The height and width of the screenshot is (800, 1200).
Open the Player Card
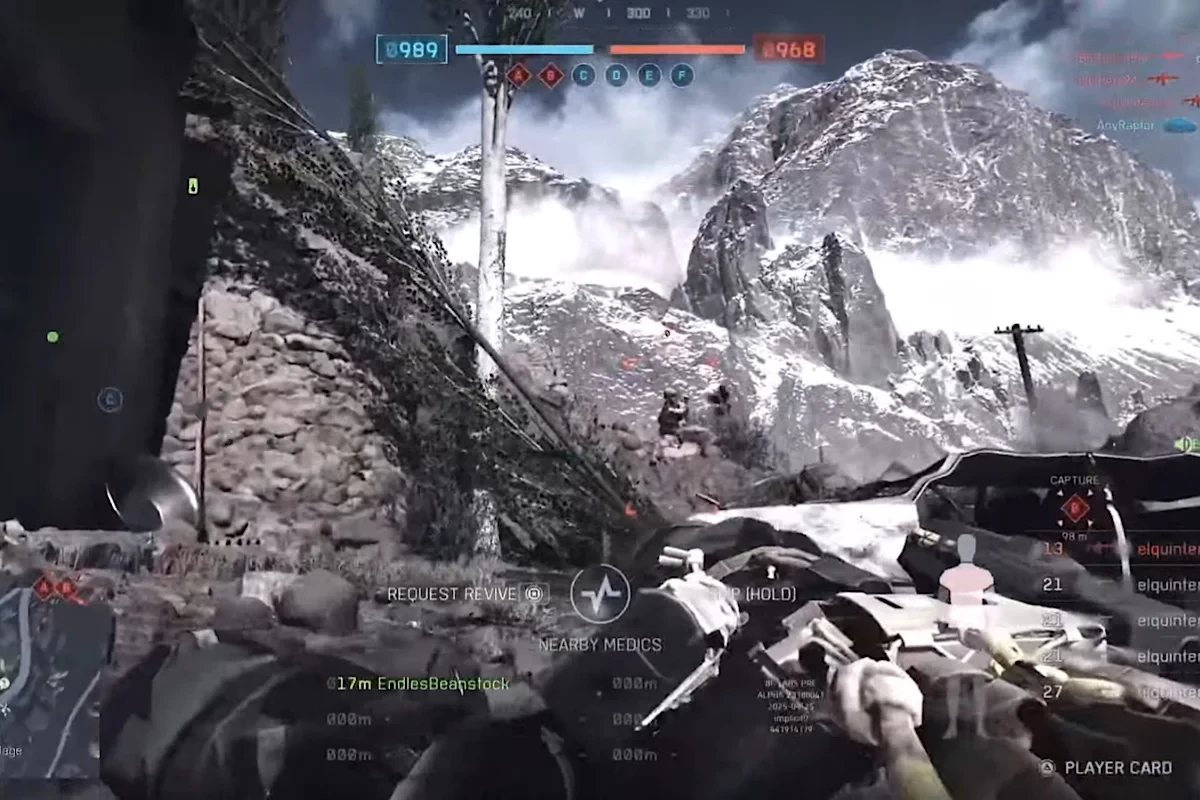(1107, 768)
